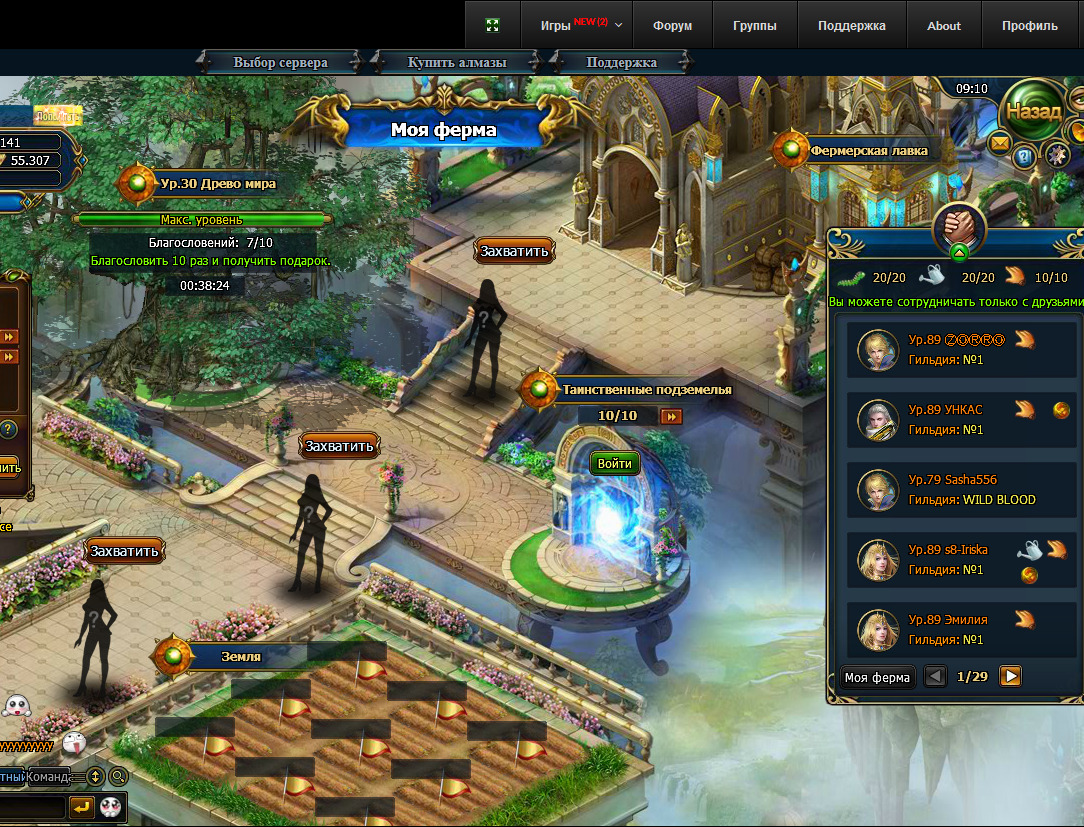The height and width of the screenshot is (827, 1084).
Task: Open the Купить алмазы menu
Action: click(457, 62)
